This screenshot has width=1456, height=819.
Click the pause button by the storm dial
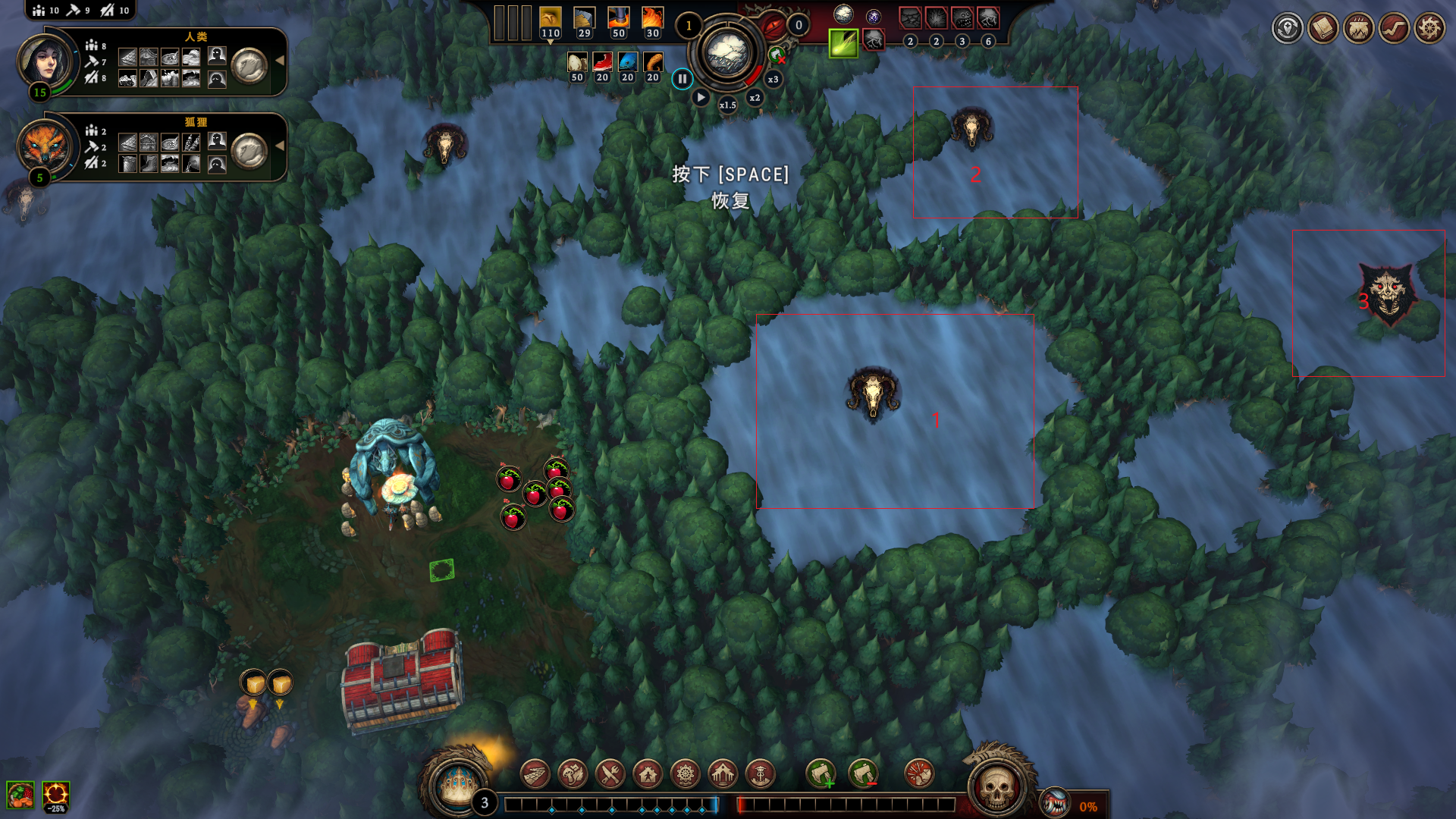682,79
